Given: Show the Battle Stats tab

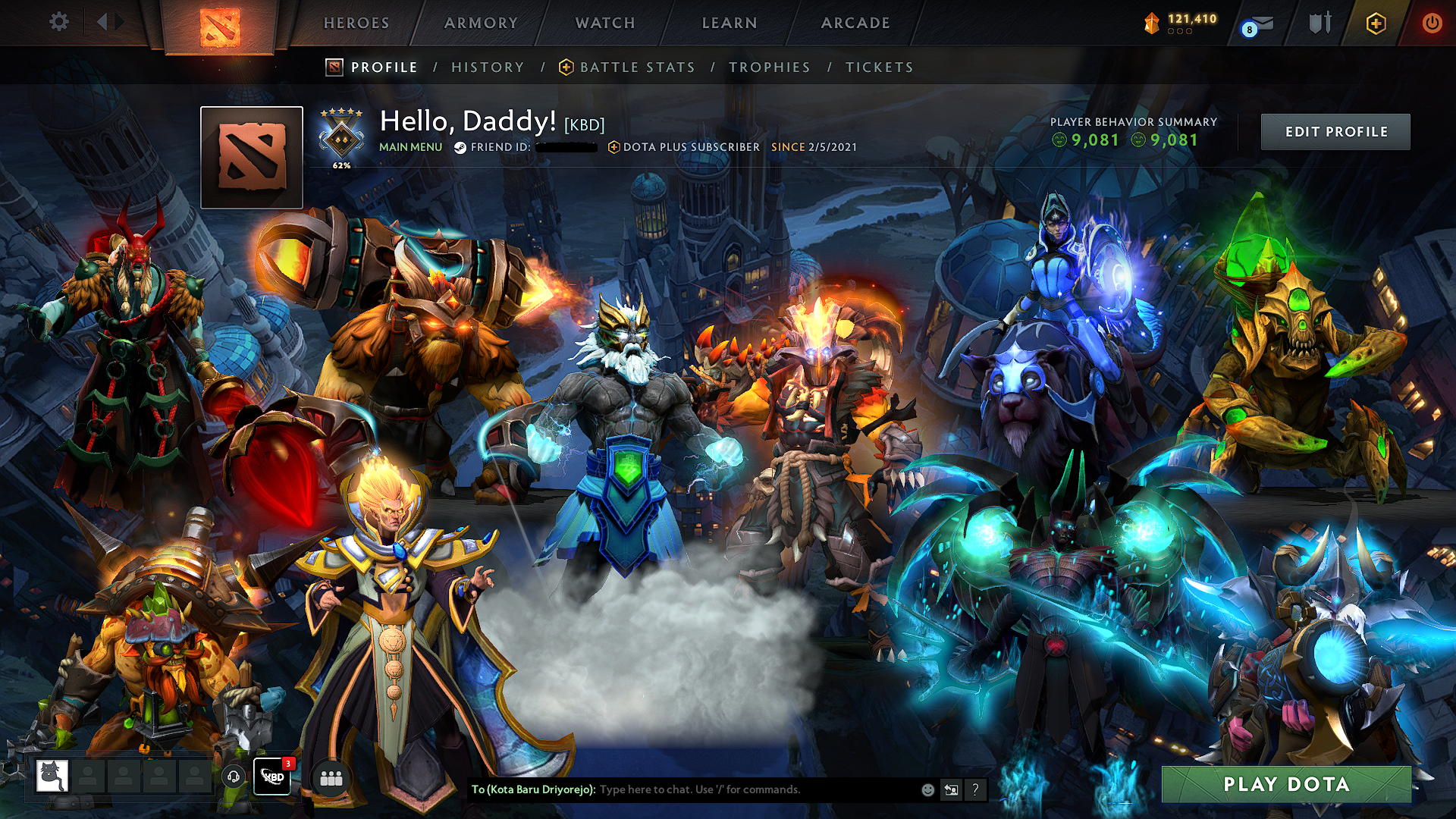Looking at the screenshot, I should coord(637,67).
